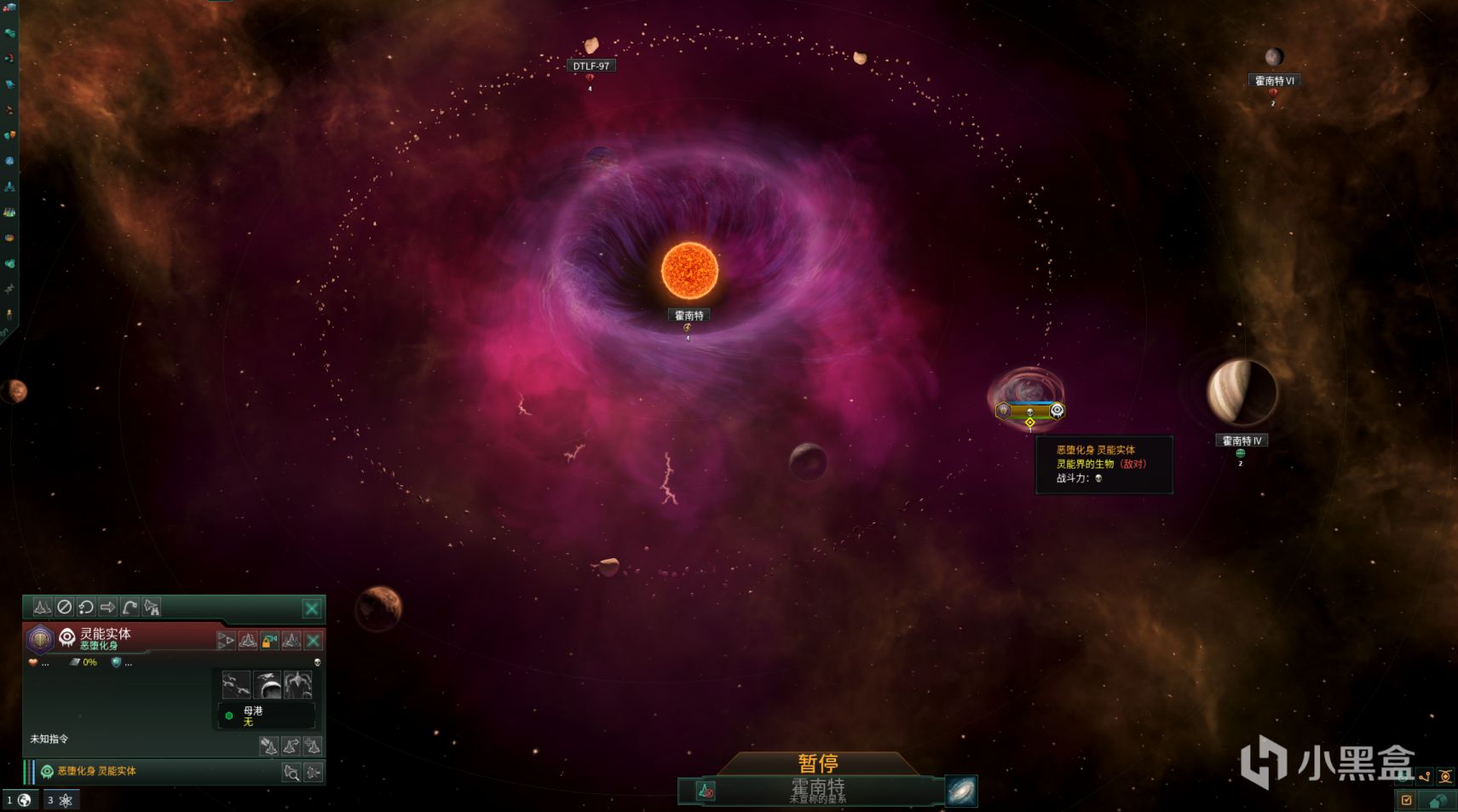Open the checkbox icon in bottom-right corner
Image resolution: width=1458 pixels, height=812 pixels.
[1406, 800]
